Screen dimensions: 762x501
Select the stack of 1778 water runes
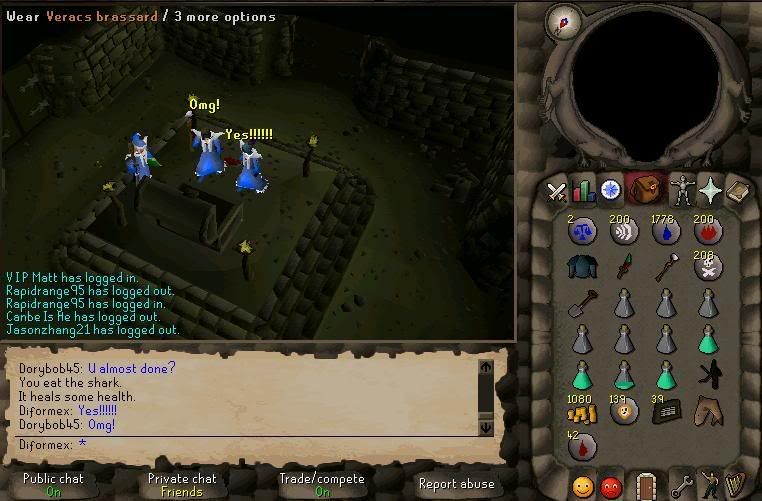click(x=666, y=230)
